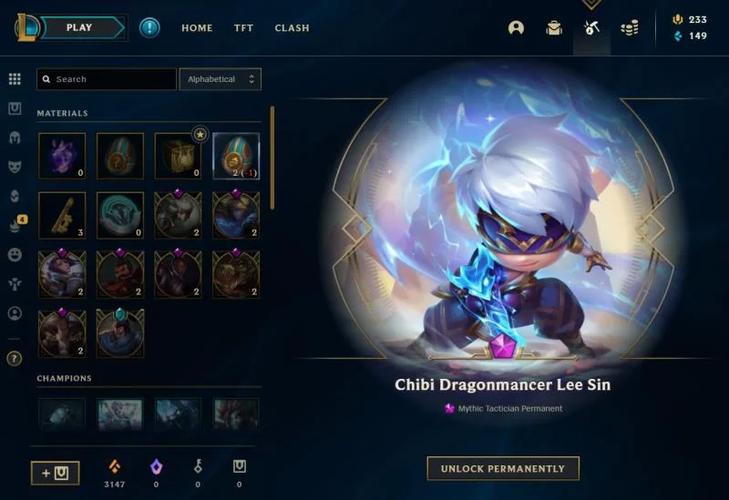Screen dimensions: 729x500
Task: Select the treasure chest material slot
Action: 178,156
